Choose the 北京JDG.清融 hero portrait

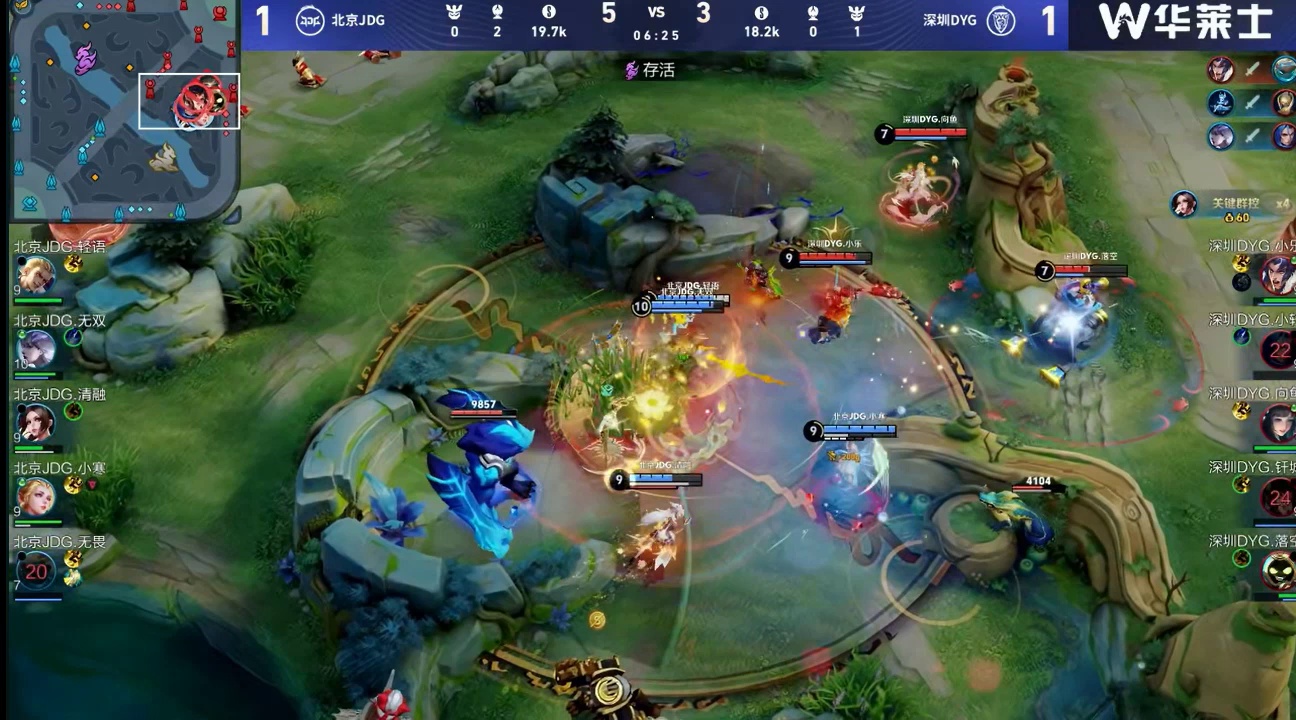(x=36, y=422)
